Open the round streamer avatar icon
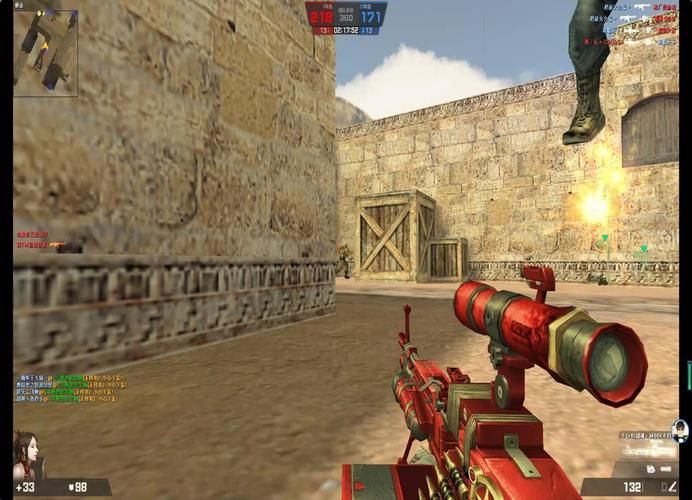Screen dimensions: 692x500 click(x=679, y=430)
